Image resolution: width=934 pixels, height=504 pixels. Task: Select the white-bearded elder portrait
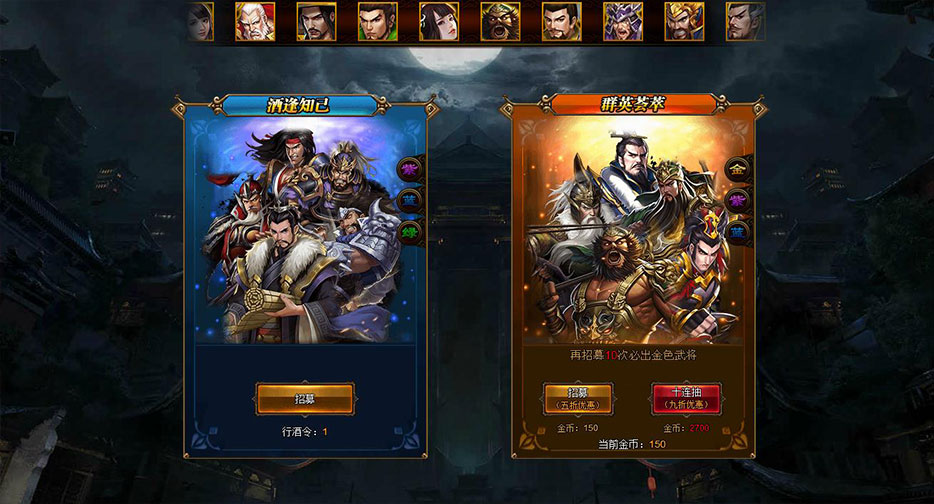tap(255, 21)
